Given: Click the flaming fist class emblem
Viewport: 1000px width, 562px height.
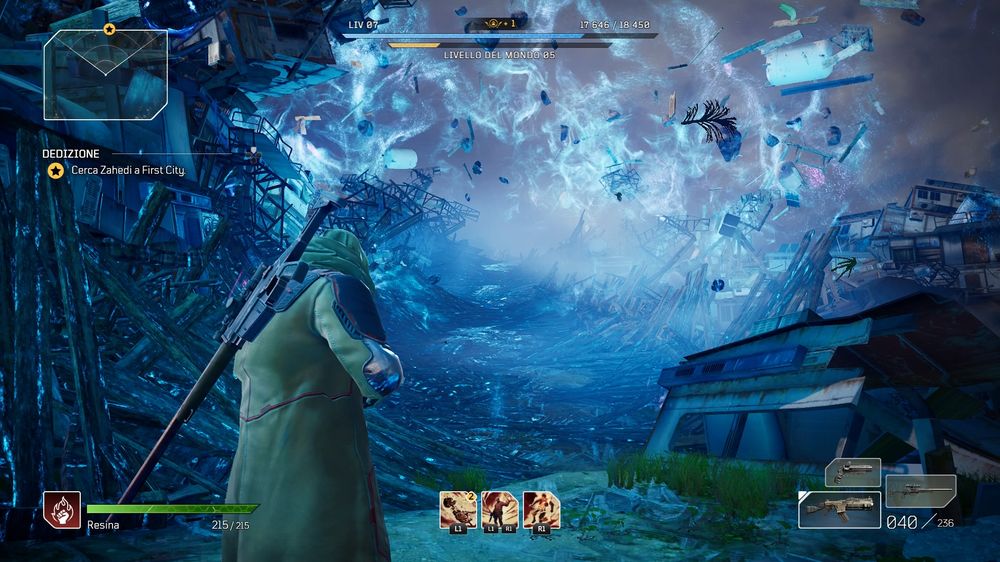Looking at the screenshot, I should pos(62,510).
